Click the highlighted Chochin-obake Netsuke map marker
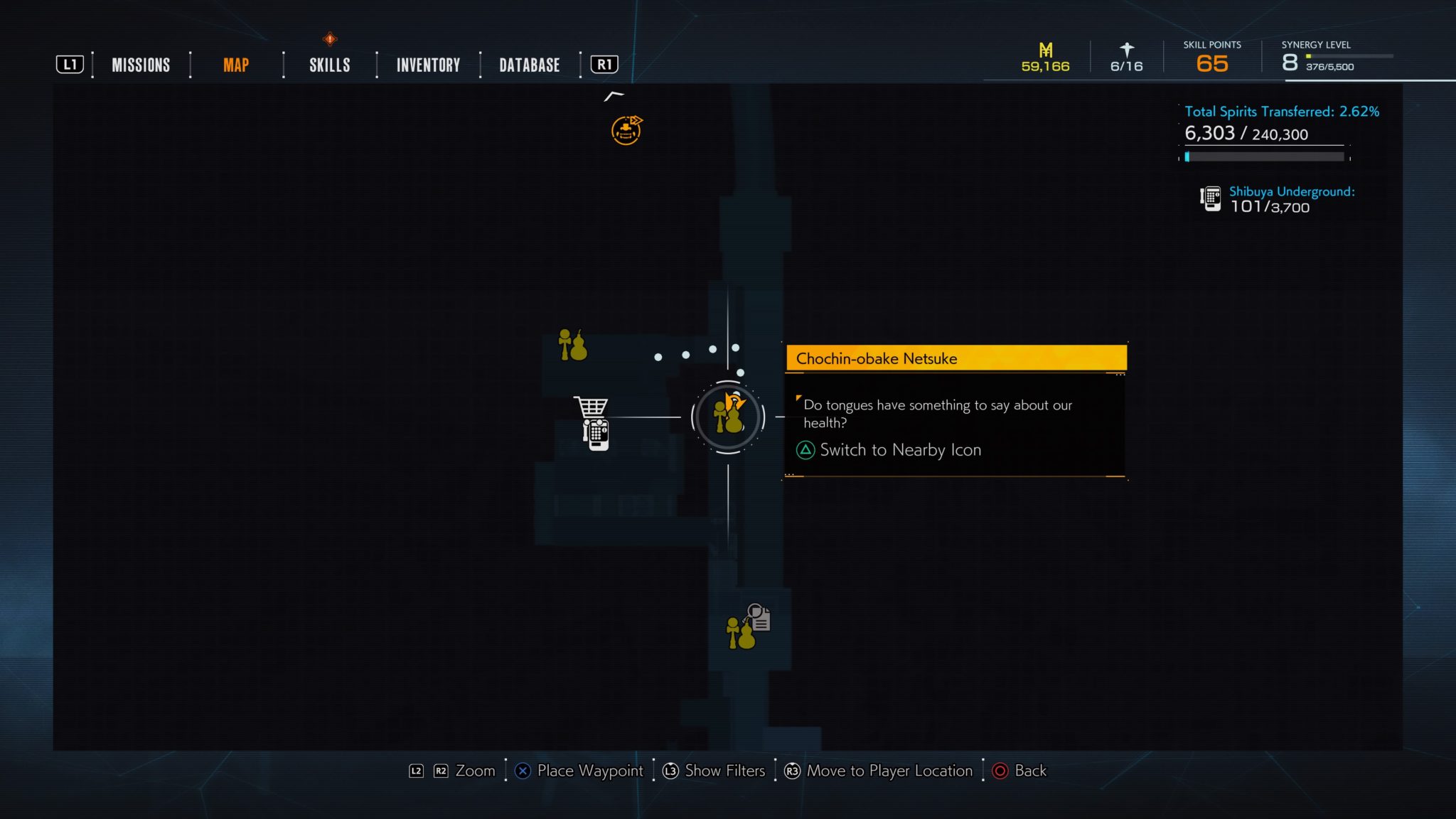The image size is (1456, 819). point(727,418)
